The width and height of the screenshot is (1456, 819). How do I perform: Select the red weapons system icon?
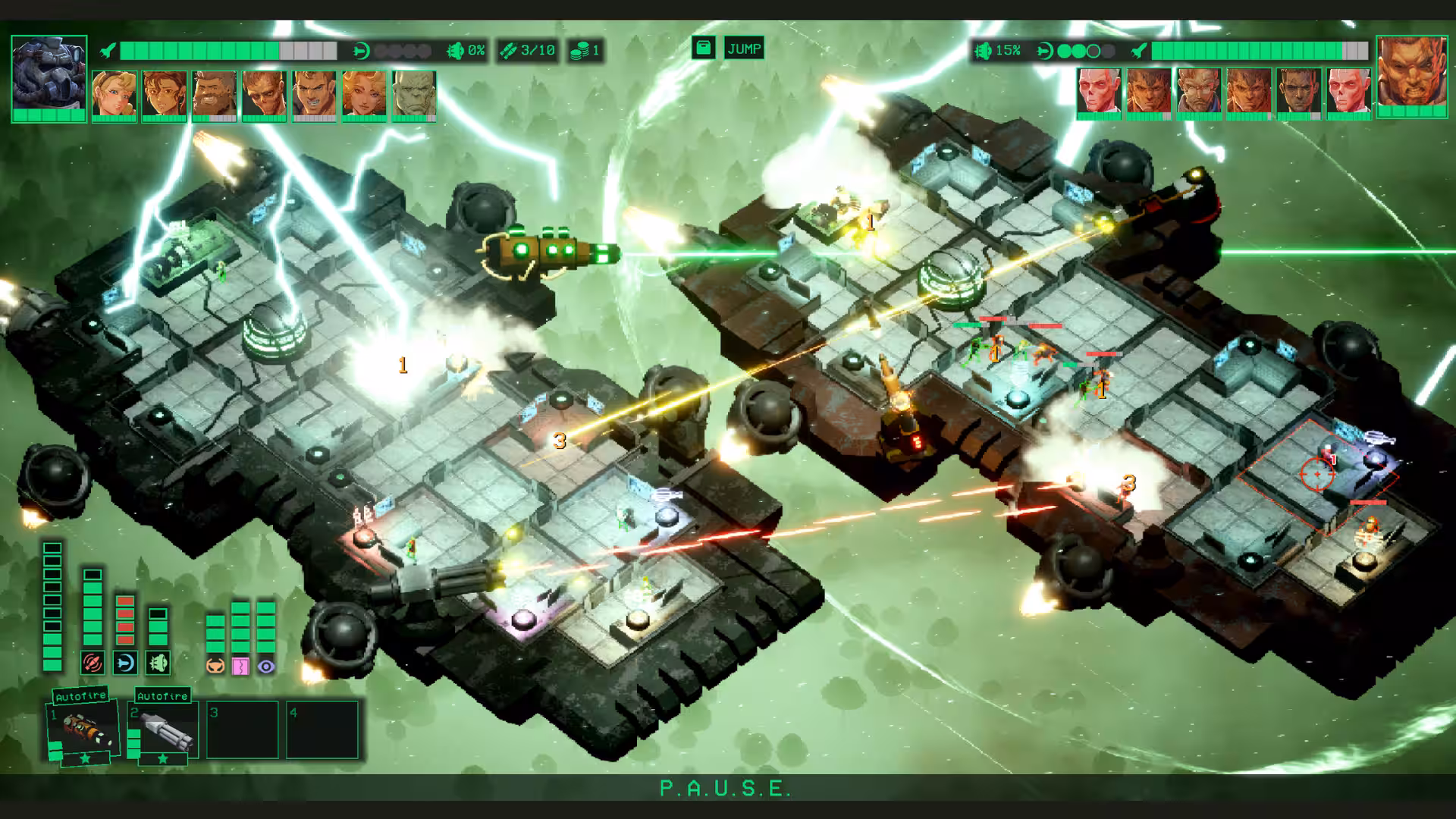(x=93, y=664)
